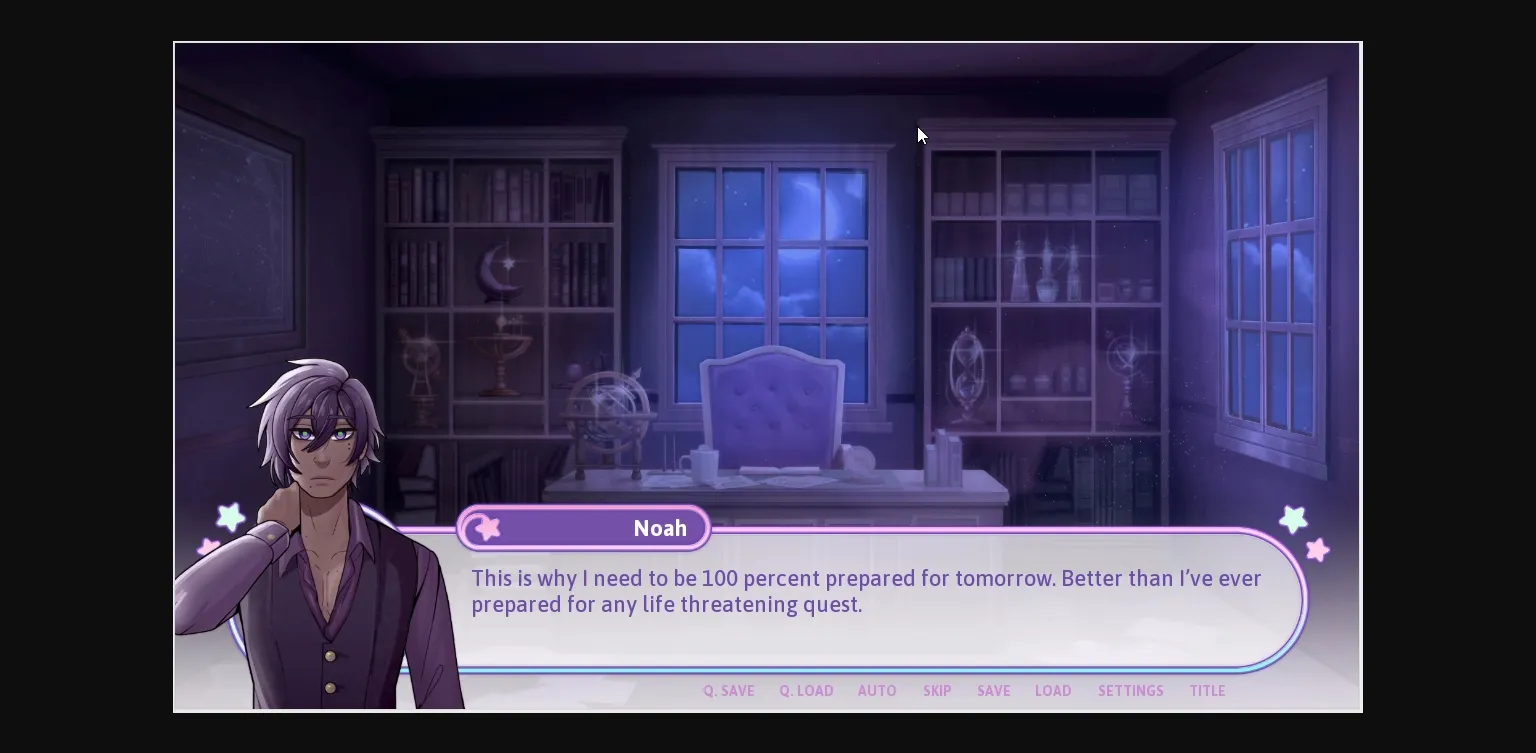Image resolution: width=1536 pixels, height=753 pixels.
Task: Click the pink star decoration on the right edge
Action: point(1318,550)
